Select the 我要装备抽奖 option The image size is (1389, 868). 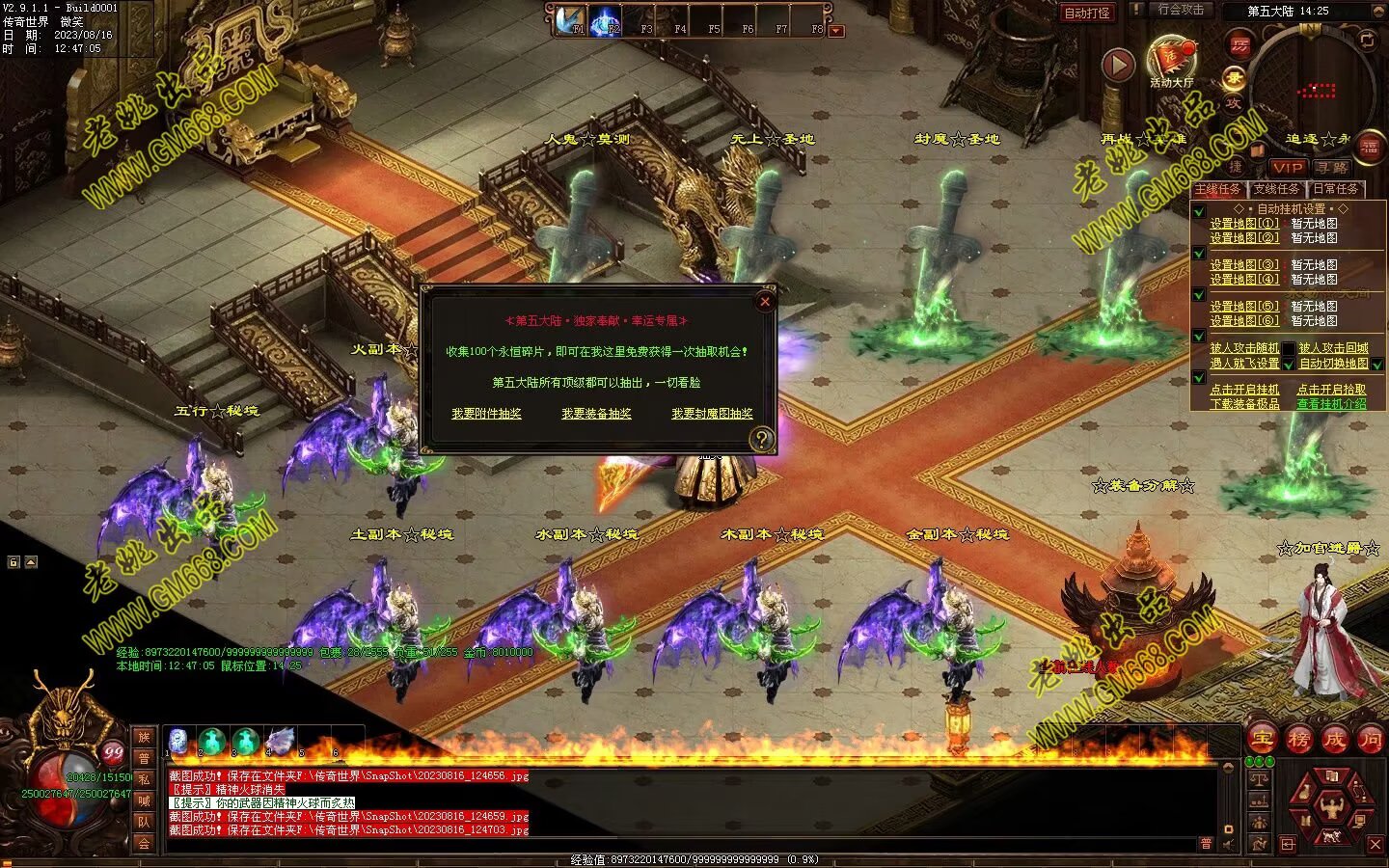596,414
